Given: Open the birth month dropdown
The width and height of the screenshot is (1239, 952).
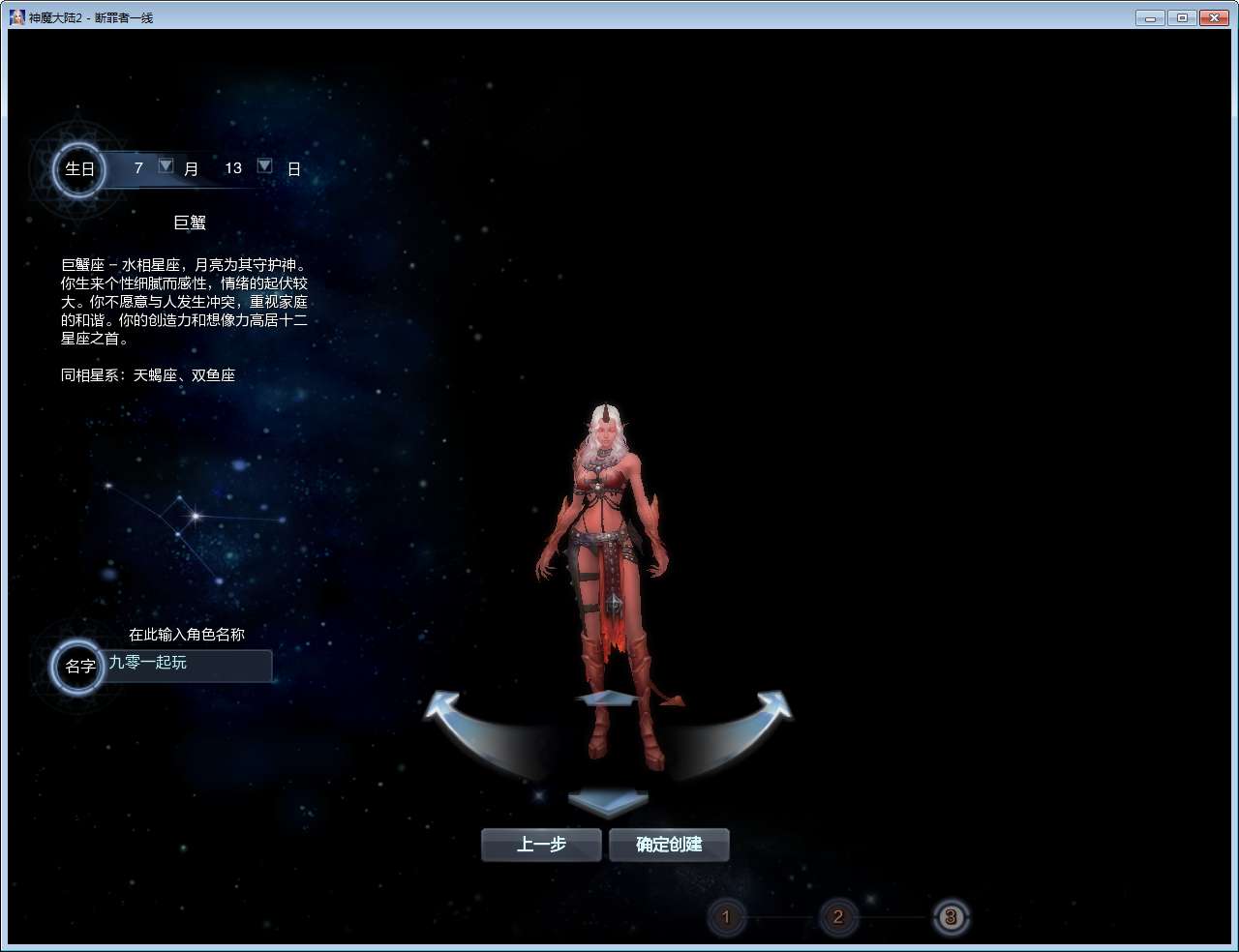Looking at the screenshot, I should (x=166, y=165).
